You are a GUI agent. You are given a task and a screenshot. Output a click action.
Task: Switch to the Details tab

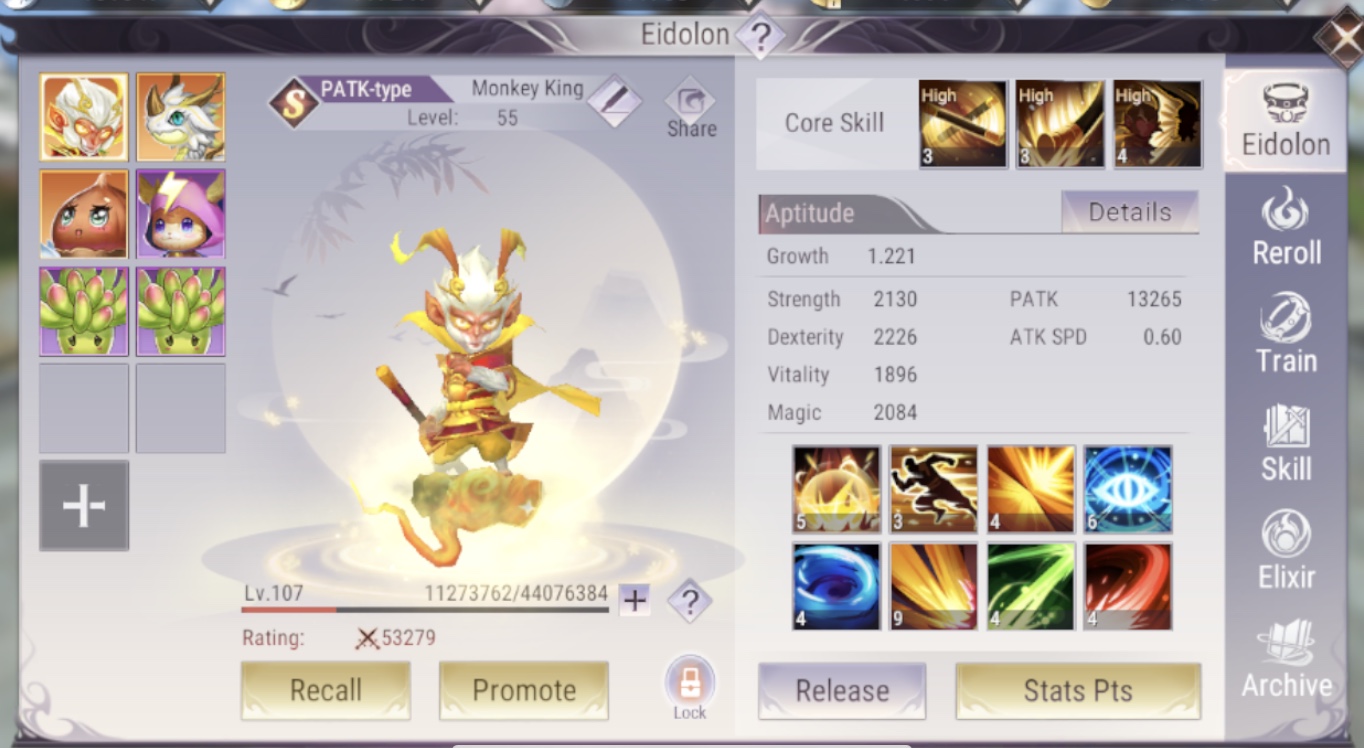(1130, 212)
